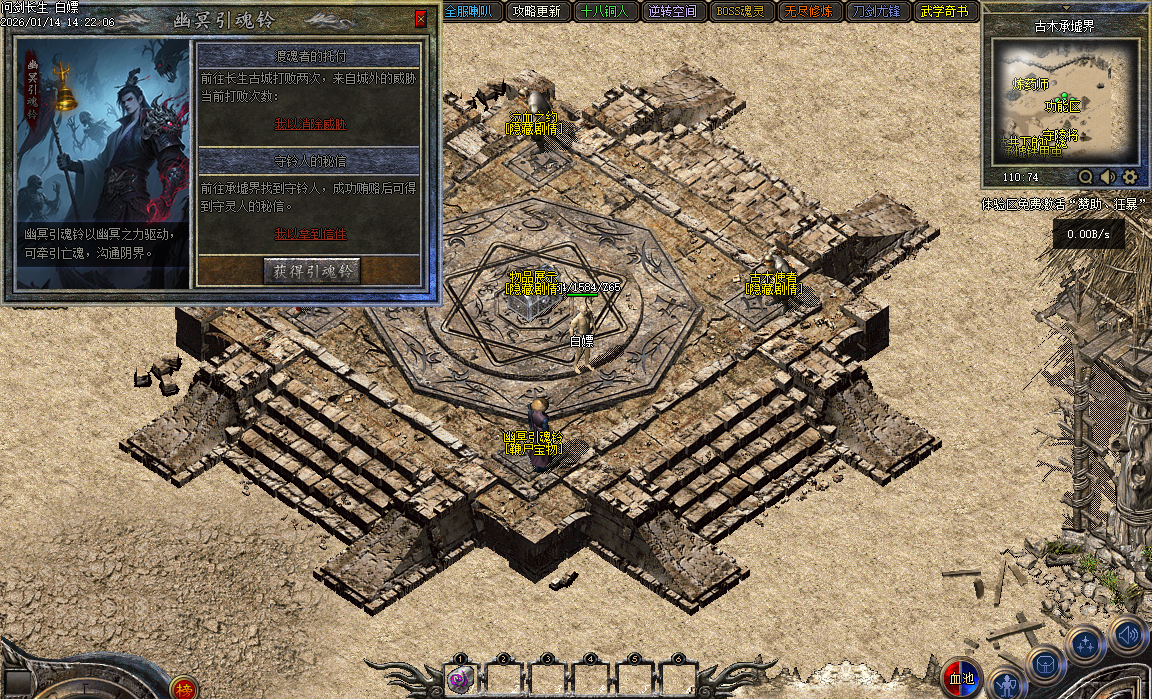Enter the 逆转空间 menu

pyautogui.click(x=673, y=12)
